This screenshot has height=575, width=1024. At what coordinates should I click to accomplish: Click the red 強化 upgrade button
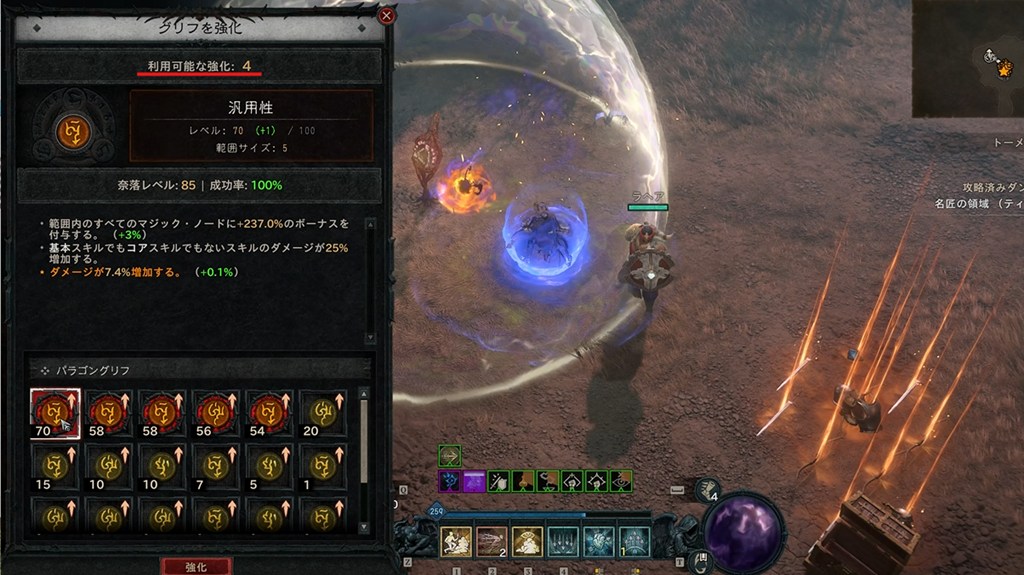point(196,566)
